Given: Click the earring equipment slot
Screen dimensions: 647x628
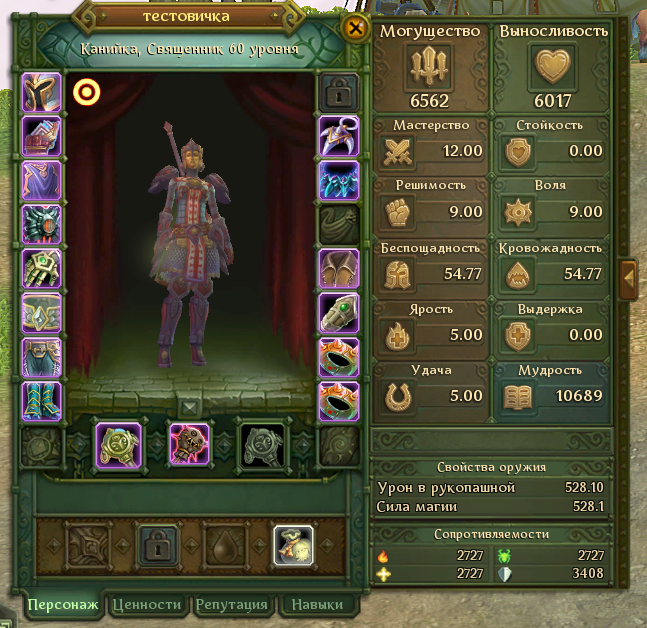Looking at the screenshot, I should (x=338, y=137).
